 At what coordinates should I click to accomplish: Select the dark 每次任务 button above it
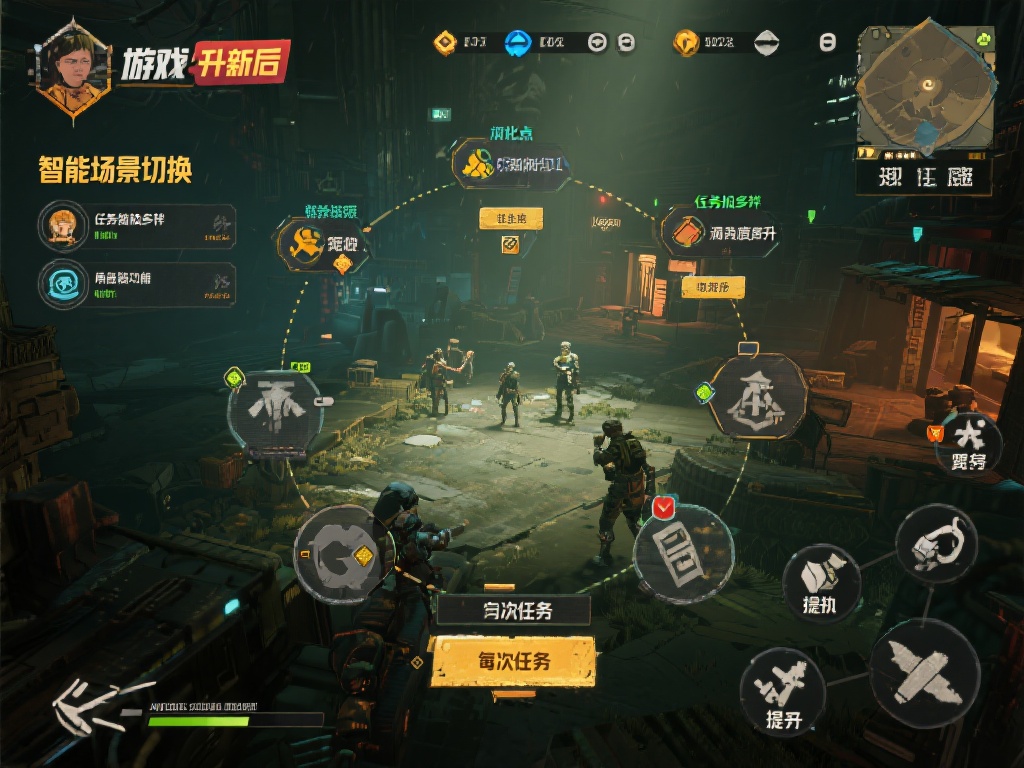pos(515,610)
